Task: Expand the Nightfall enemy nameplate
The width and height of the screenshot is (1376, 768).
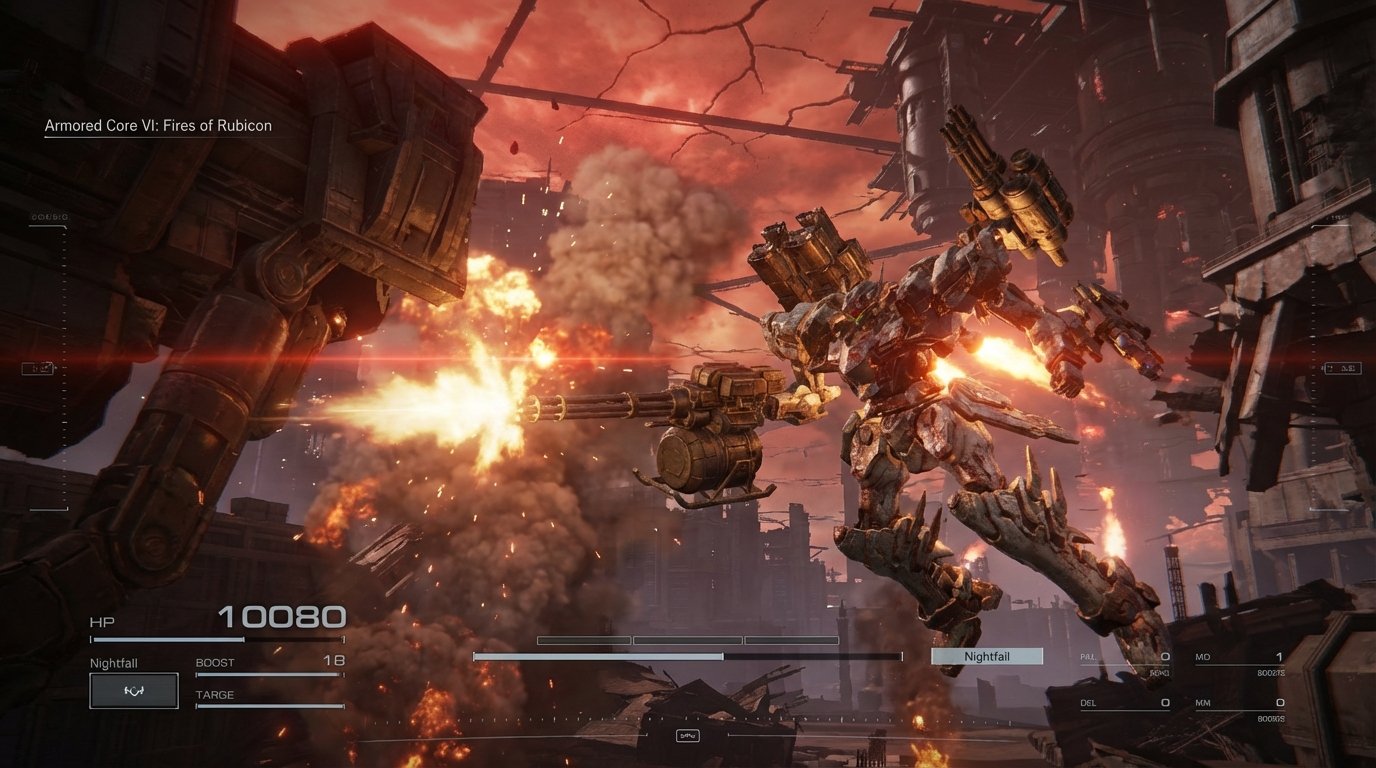Action: [986, 655]
